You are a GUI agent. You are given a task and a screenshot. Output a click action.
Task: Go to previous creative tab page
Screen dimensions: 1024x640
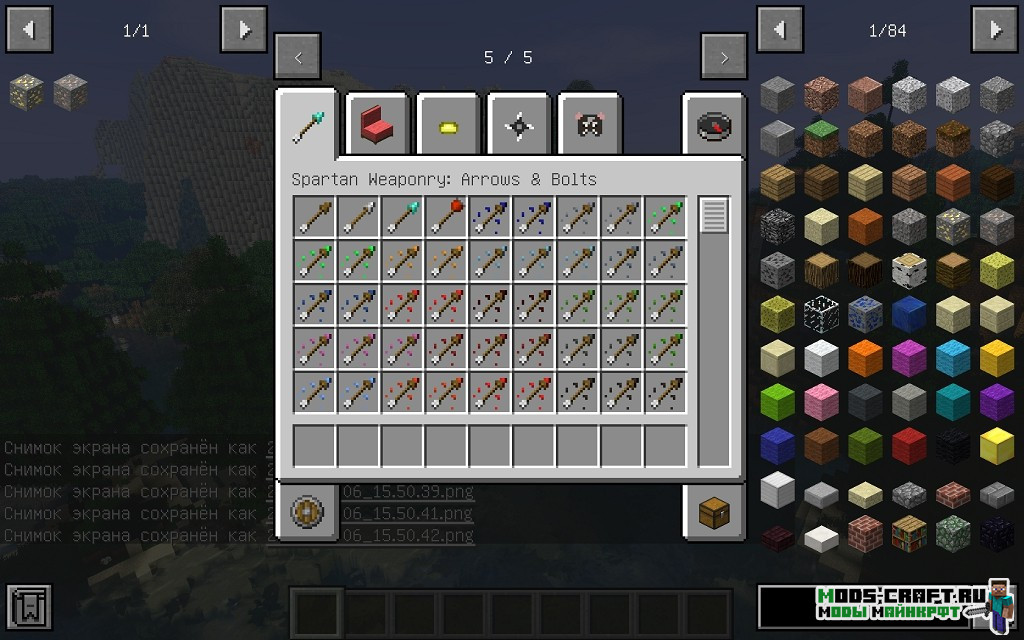(298, 57)
